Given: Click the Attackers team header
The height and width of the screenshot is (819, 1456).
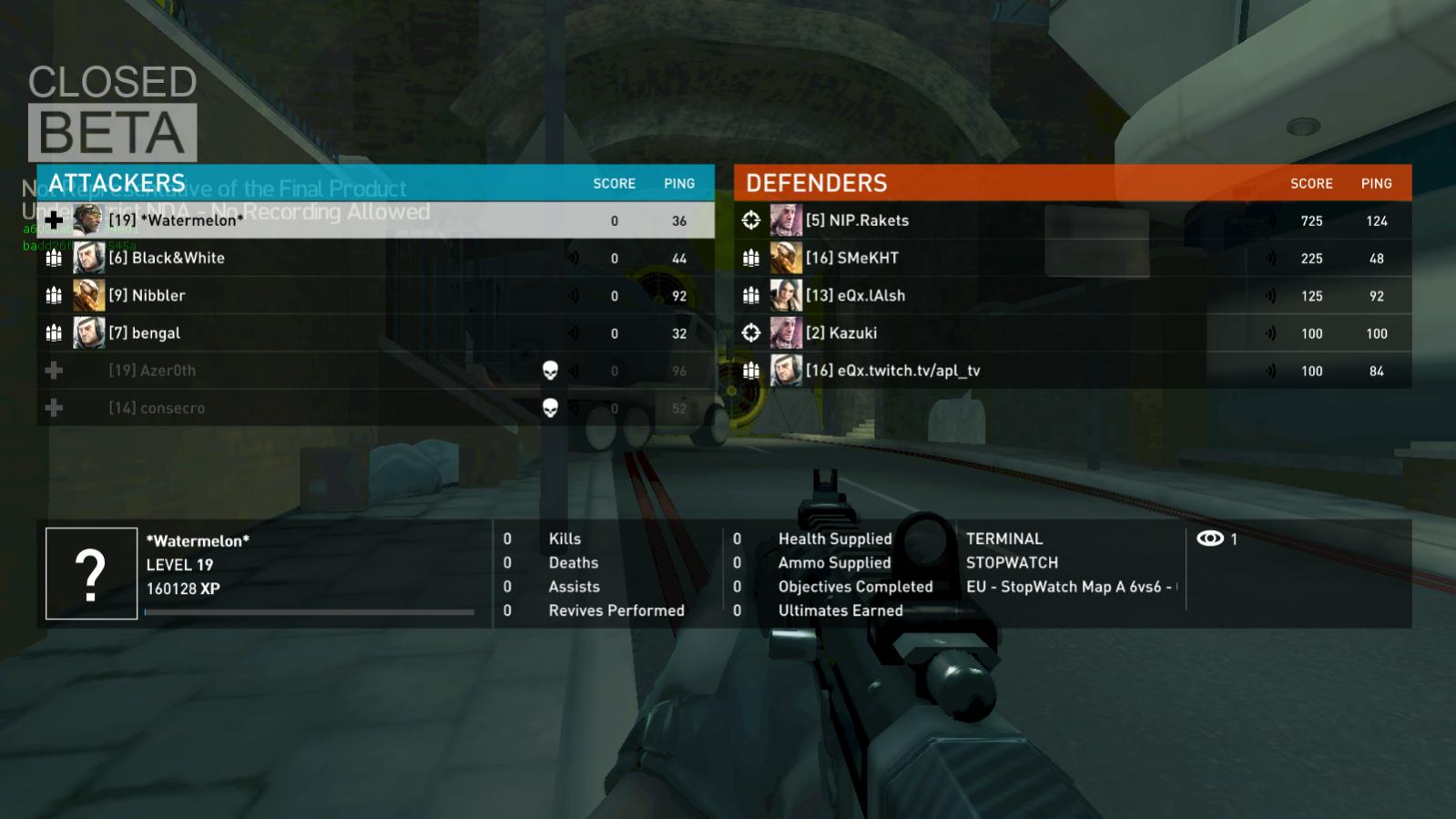Looking at the screenshot, I should click(x=117, y=183).
